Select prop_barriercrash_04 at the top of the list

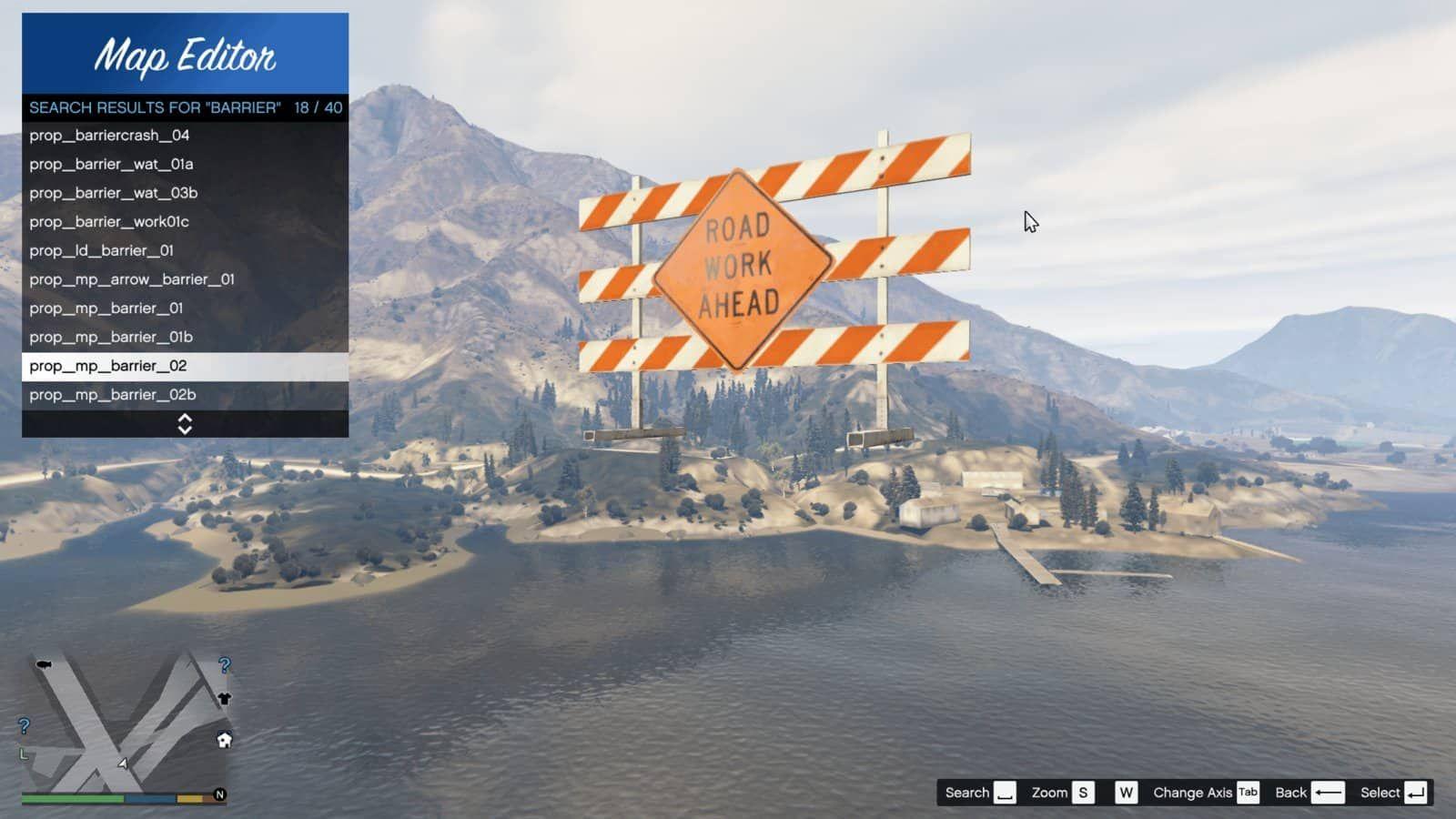(109, 135)
